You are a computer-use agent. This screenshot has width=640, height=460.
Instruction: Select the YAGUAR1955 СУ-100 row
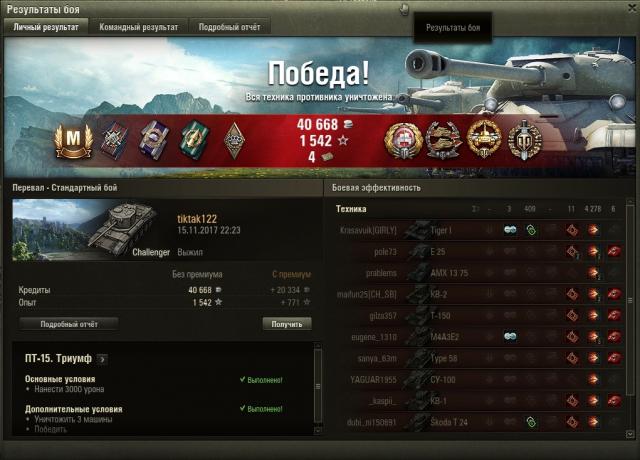pyautogui.click(x=480, y=379)
